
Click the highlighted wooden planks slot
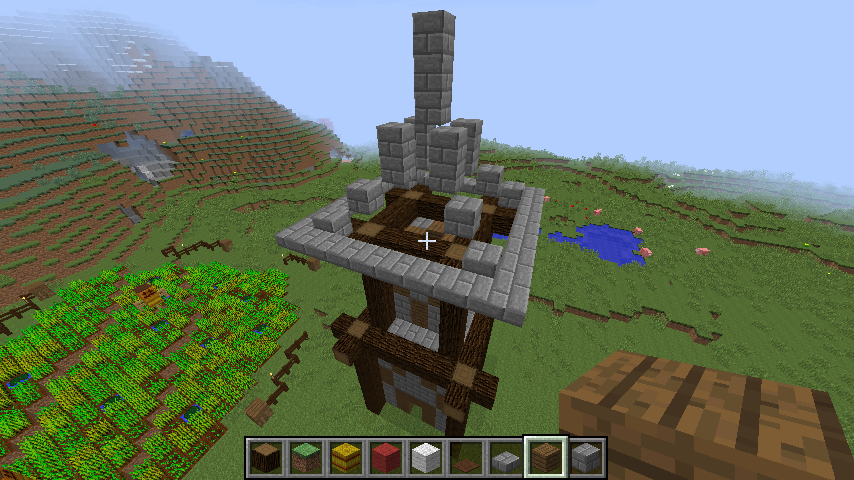click(x=546, y=458)
